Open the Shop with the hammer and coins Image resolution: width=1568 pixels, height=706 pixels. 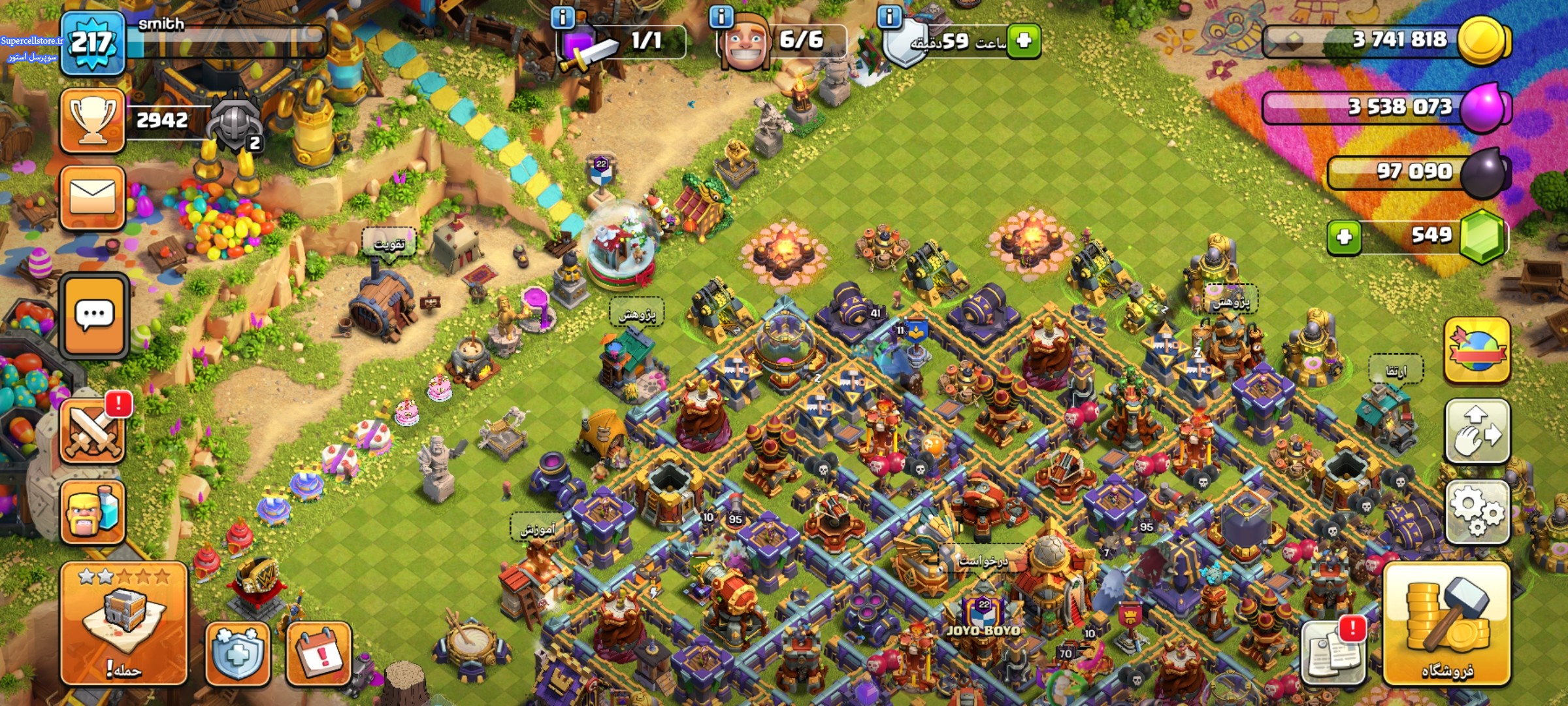[x=1446, y=624]
